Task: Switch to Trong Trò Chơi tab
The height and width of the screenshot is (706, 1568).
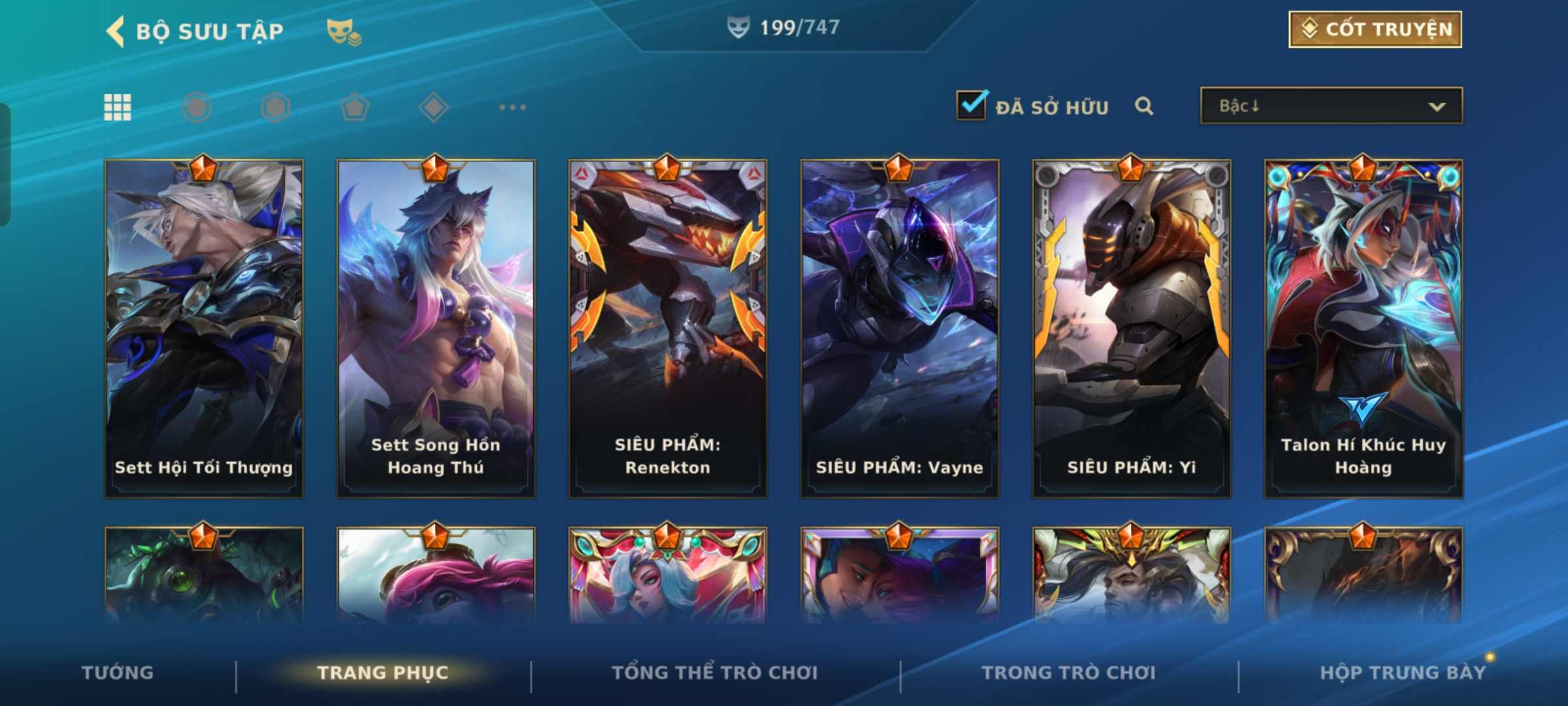Action: [x=1069, y=673]
